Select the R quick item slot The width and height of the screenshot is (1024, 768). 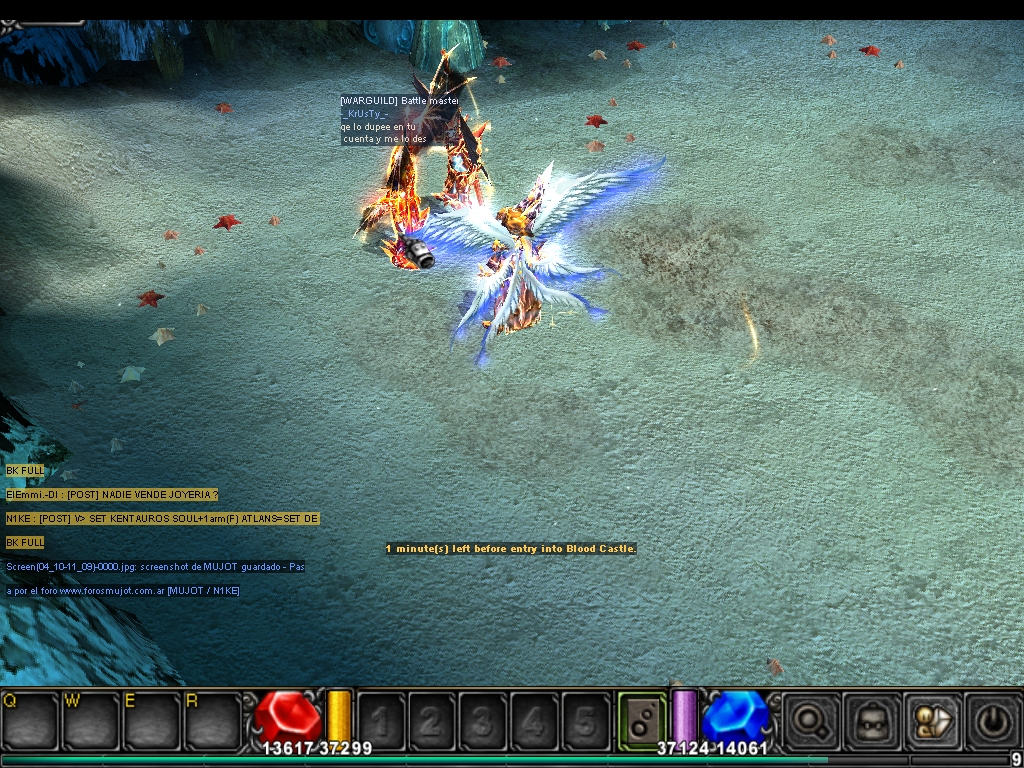[x=213, y=720]
